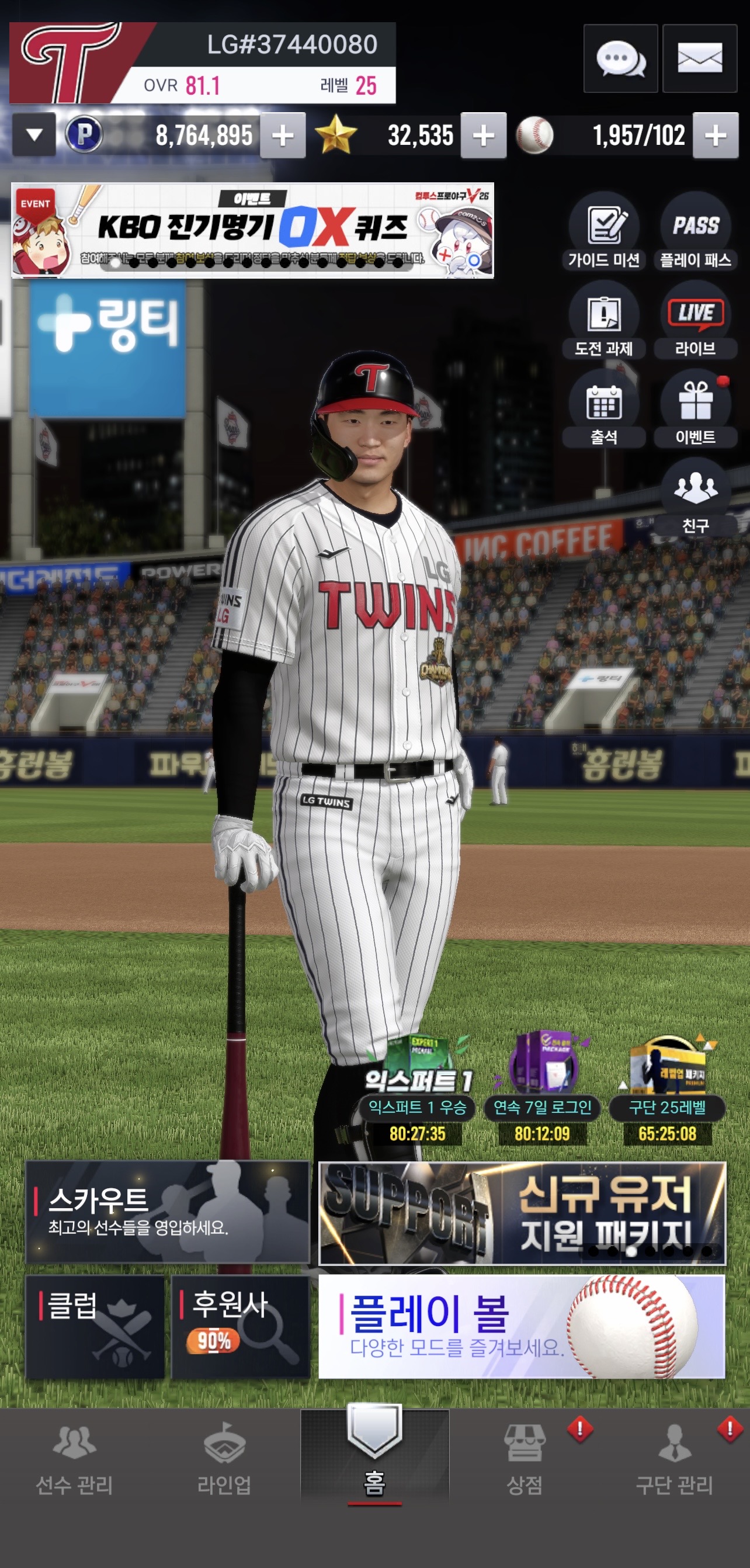The image size is (750, 1568).
Task: Open the 출석 attendance calendar
Action: pyautogui.click(x=603, y=410)
